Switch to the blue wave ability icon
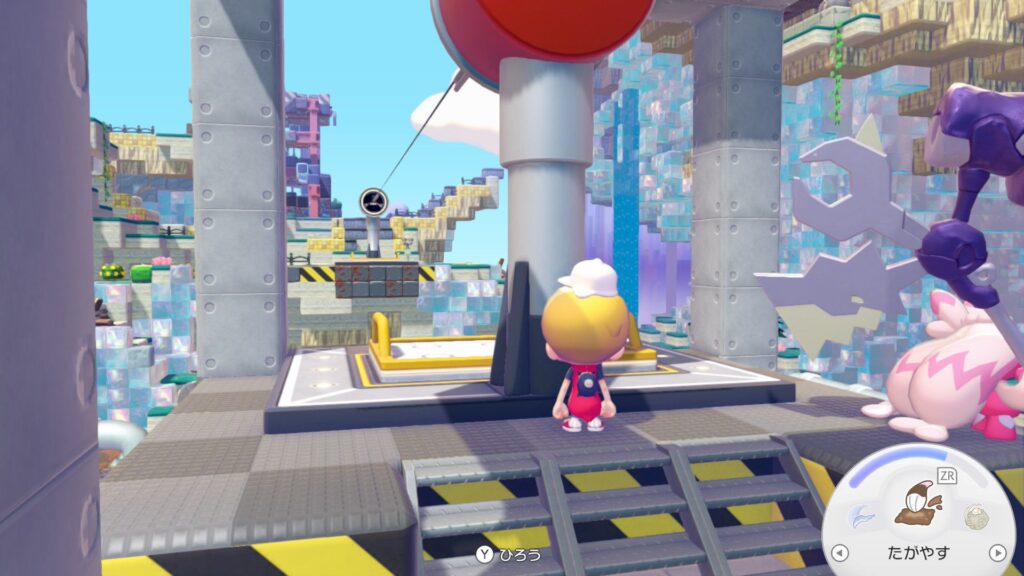The height and width of the screenshot is (576, 1024). [860, 516]
